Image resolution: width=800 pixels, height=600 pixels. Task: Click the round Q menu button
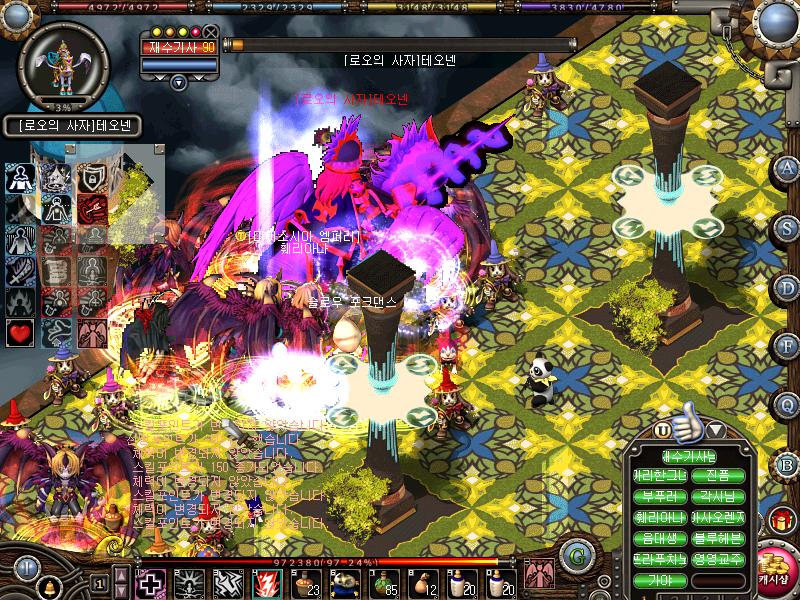786,403
